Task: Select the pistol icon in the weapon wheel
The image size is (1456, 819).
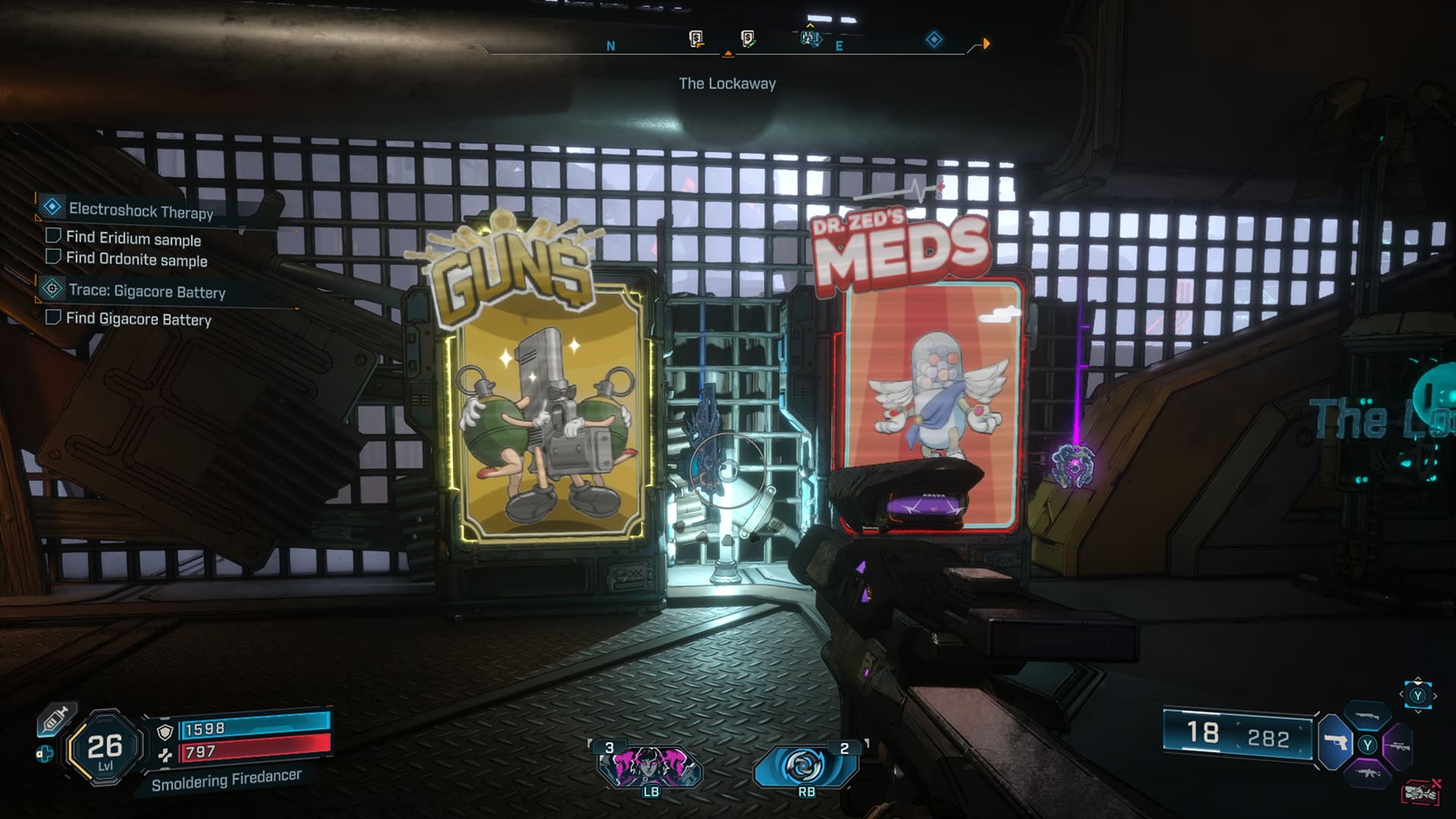Action: pos(1334,742)
